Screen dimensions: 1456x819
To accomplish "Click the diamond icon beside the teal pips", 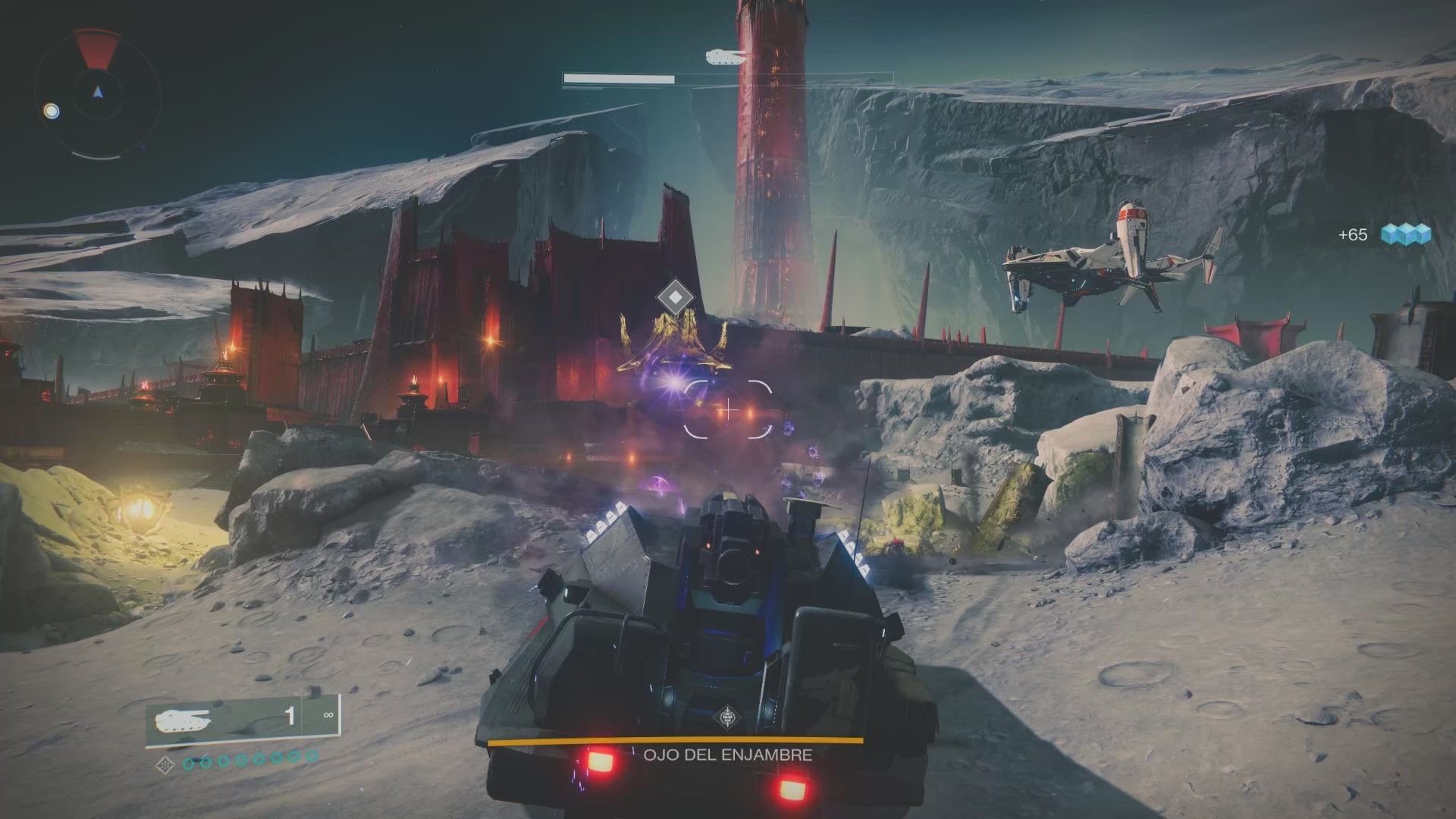I will [165, 764].
